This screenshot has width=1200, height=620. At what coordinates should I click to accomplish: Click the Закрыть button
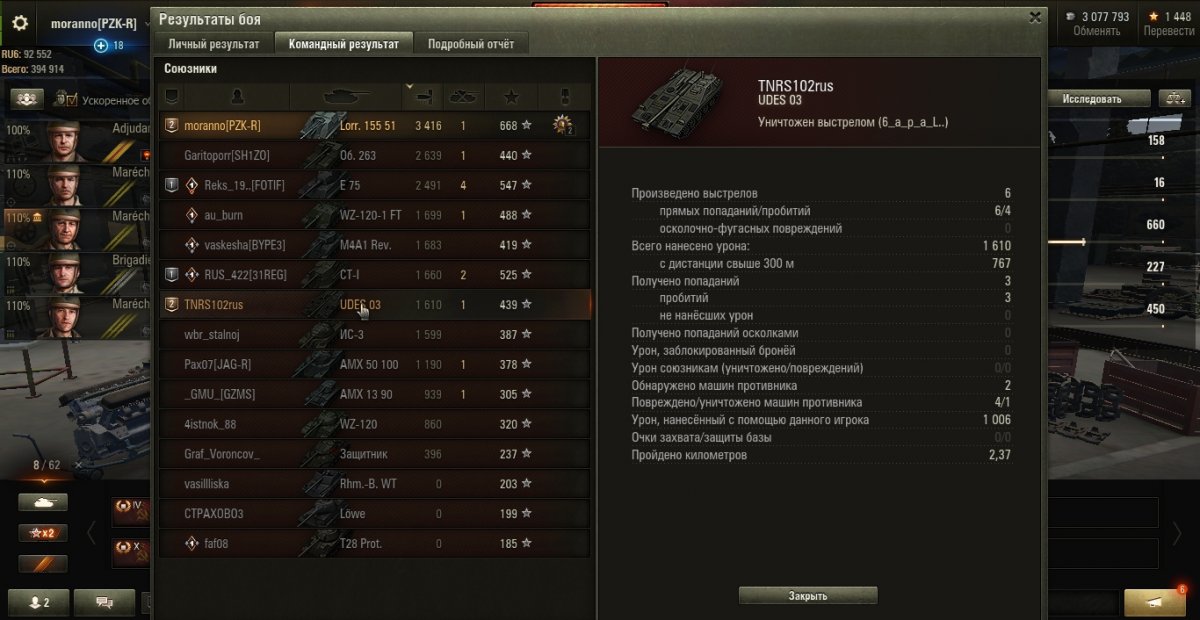[x=808, y=596]
